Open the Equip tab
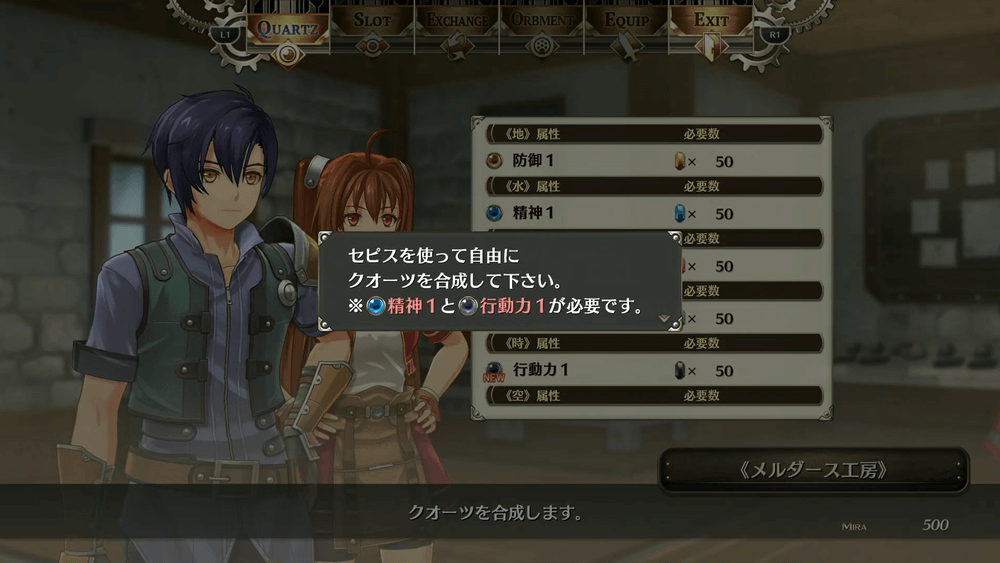Viewport: 1000px width, 563px height. [626, 20]
